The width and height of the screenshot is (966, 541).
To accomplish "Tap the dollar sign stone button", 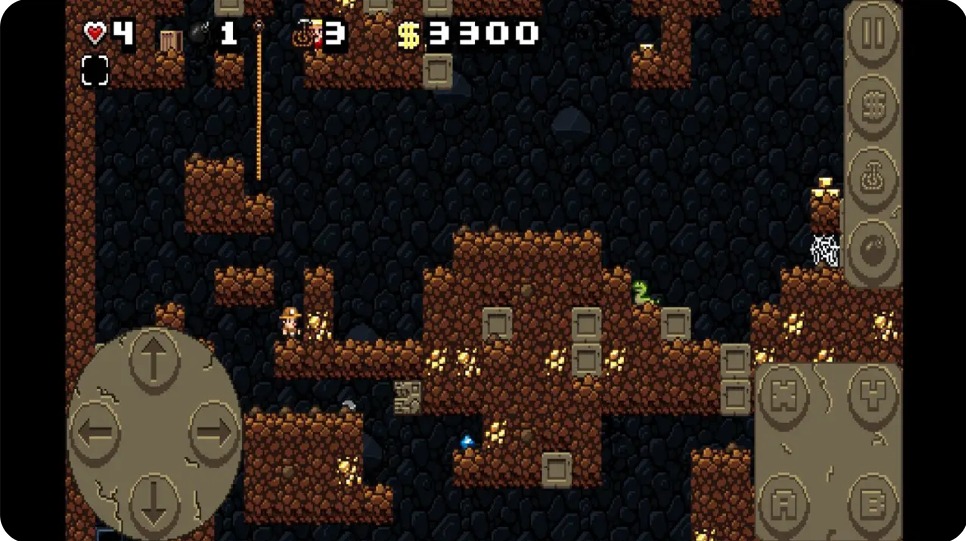I will click(873, 103).
